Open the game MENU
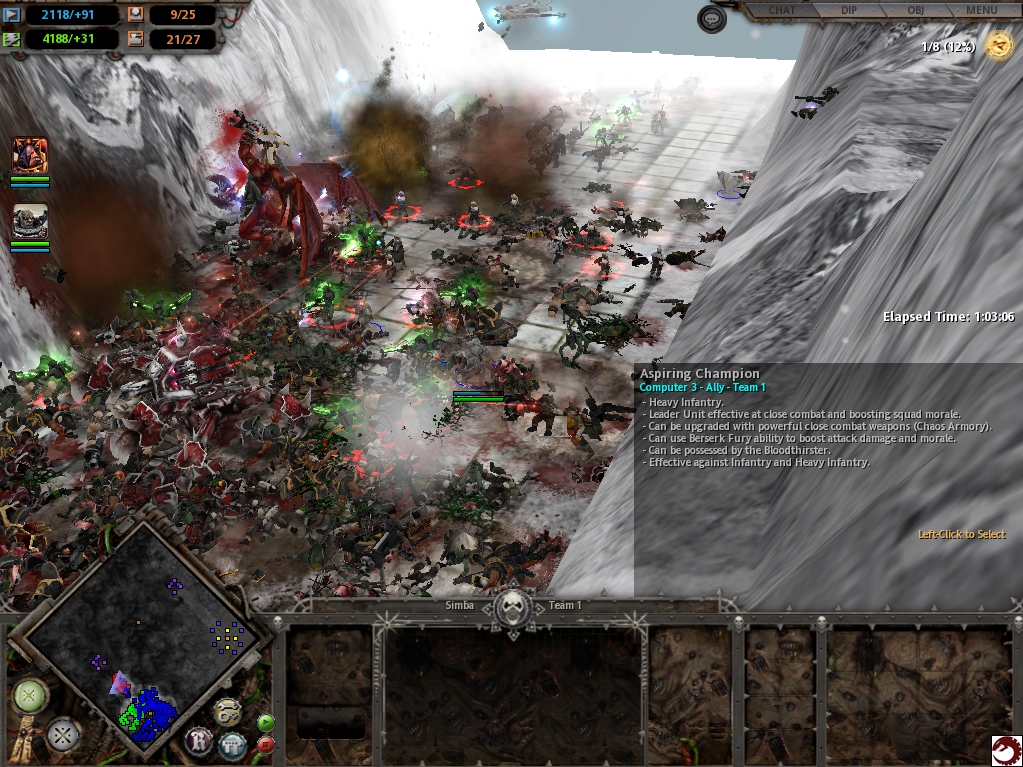 [981, 10]
